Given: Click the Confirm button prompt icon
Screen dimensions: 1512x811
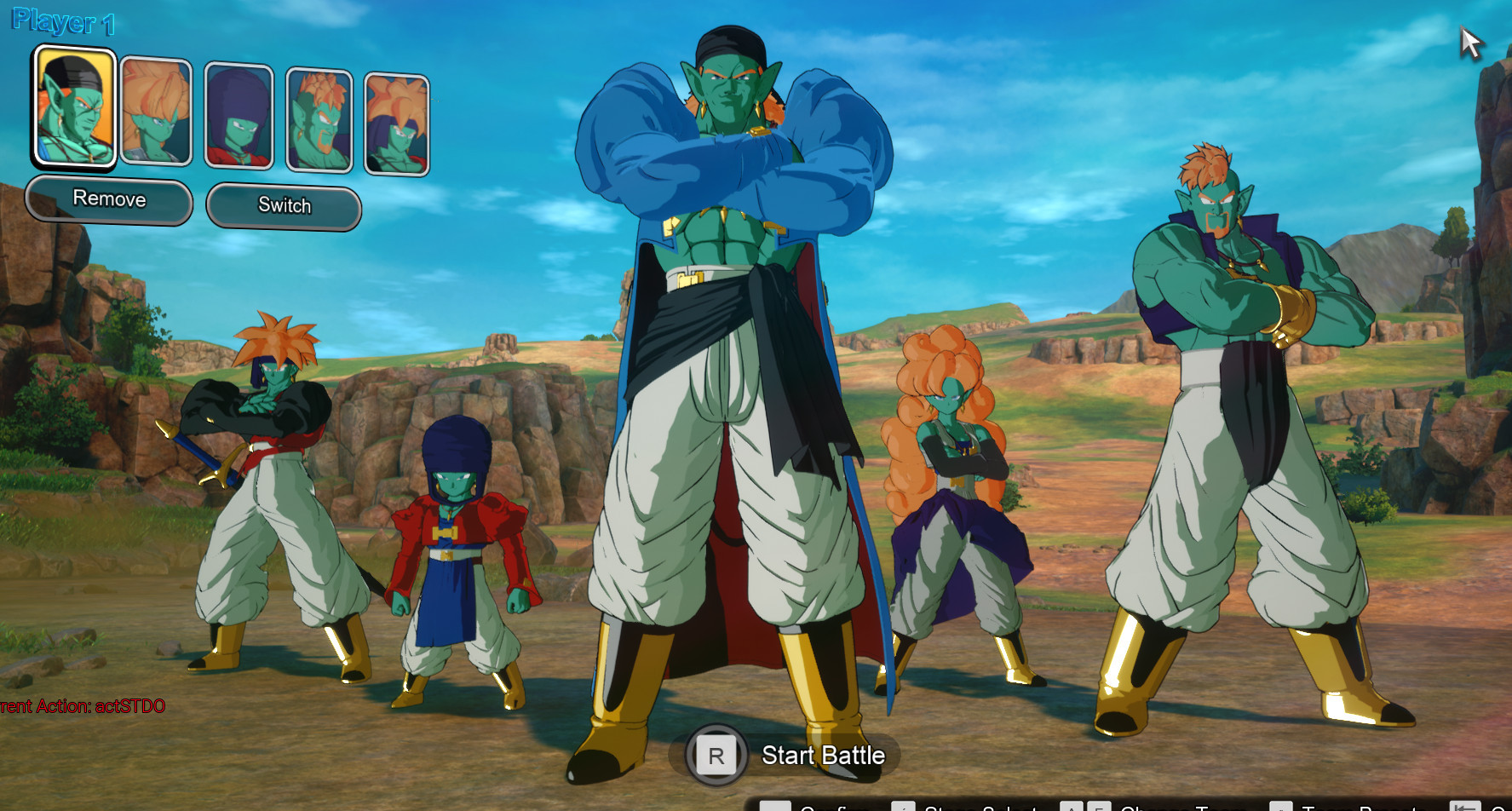Looking at the screenshot, I should (775, 807).
